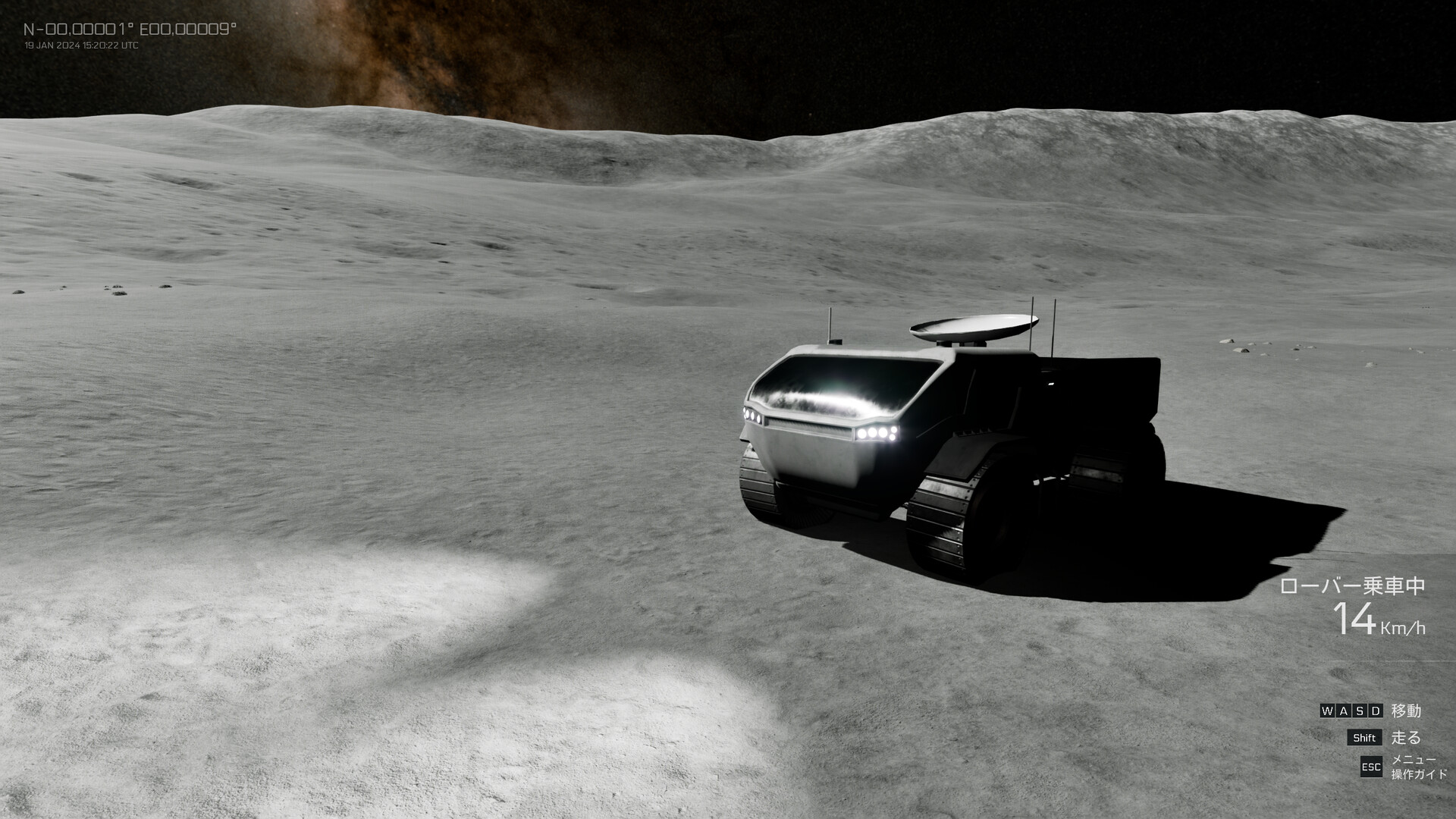The width and height of the screenshot is (1456, 819).
Task: Click the 19 JAN 2024 timestamp
Action: point(80,45)
